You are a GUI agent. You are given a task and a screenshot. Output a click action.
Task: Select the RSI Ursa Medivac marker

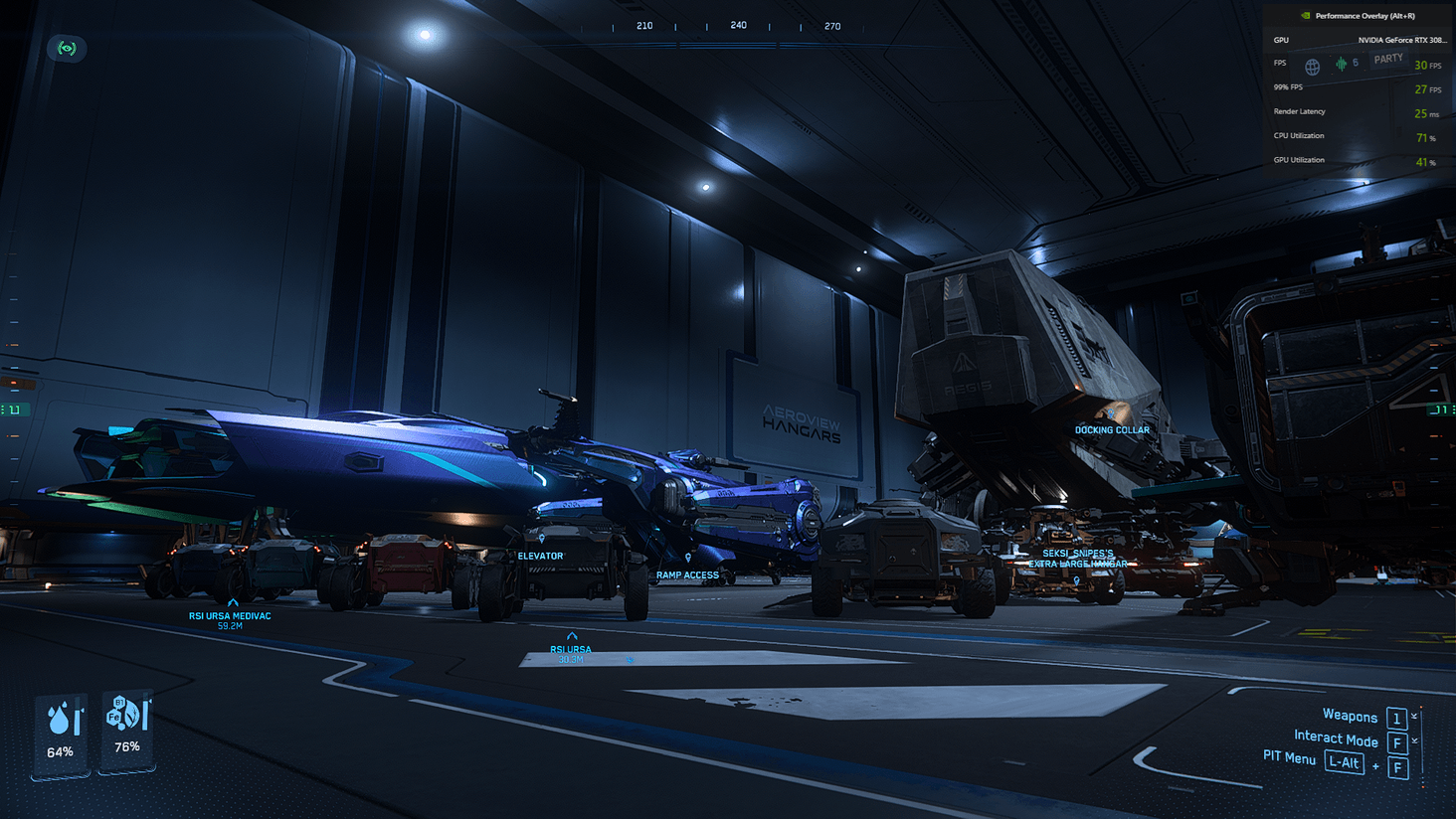pyautogui.click(x=233, y=603)
